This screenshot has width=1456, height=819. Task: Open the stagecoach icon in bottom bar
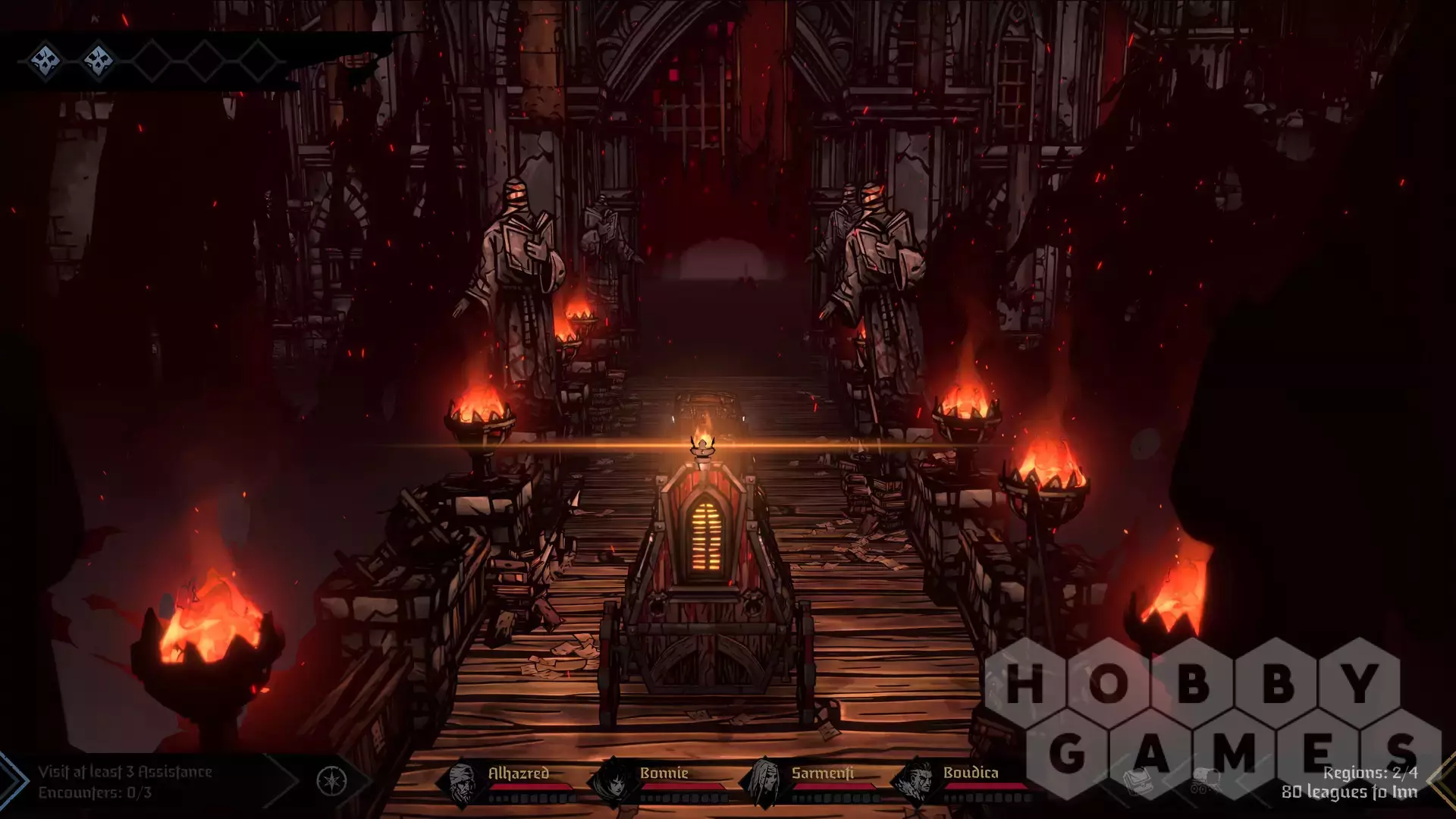click(1203, 781)
